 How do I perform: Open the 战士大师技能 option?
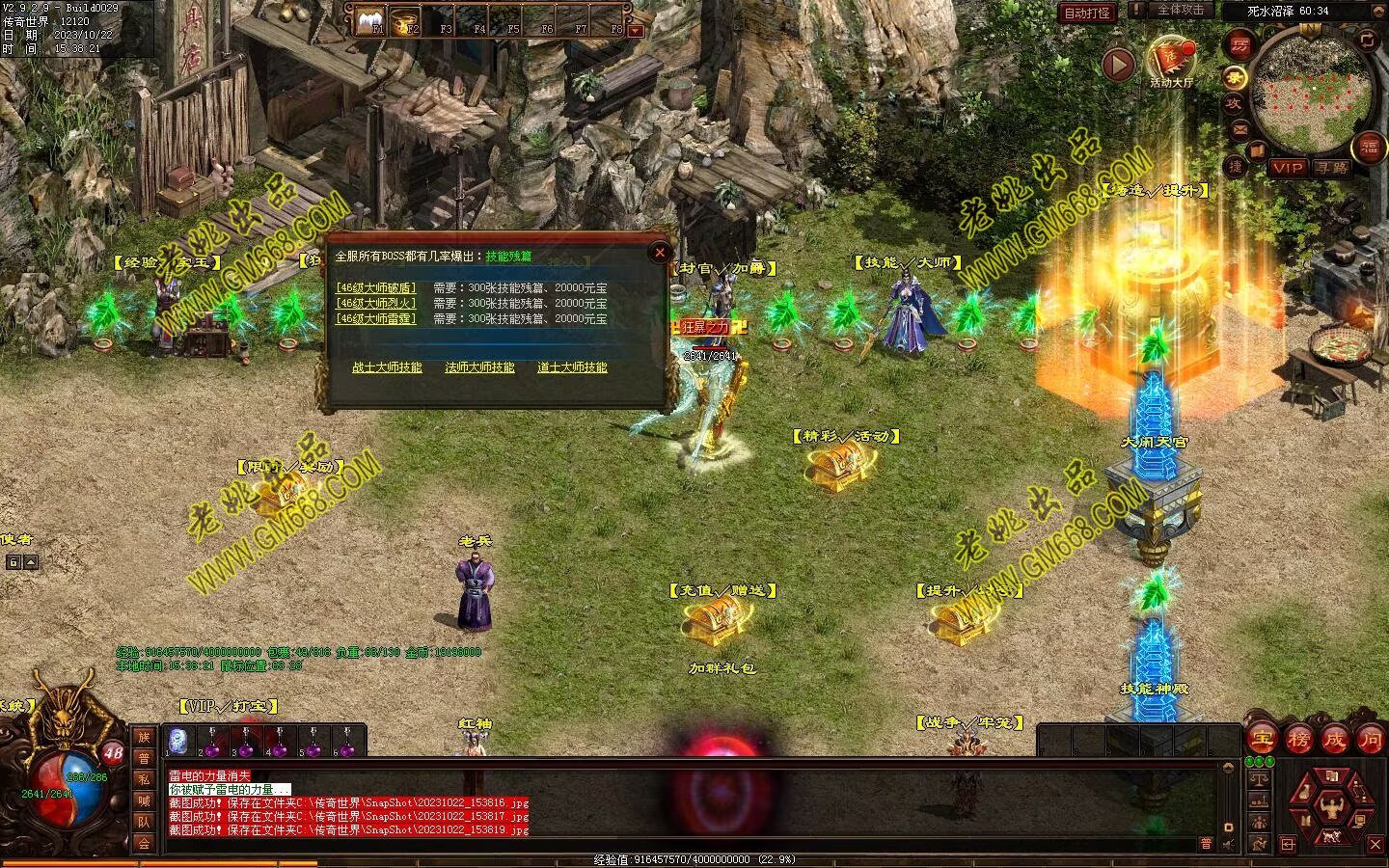(x=387, y=367)
